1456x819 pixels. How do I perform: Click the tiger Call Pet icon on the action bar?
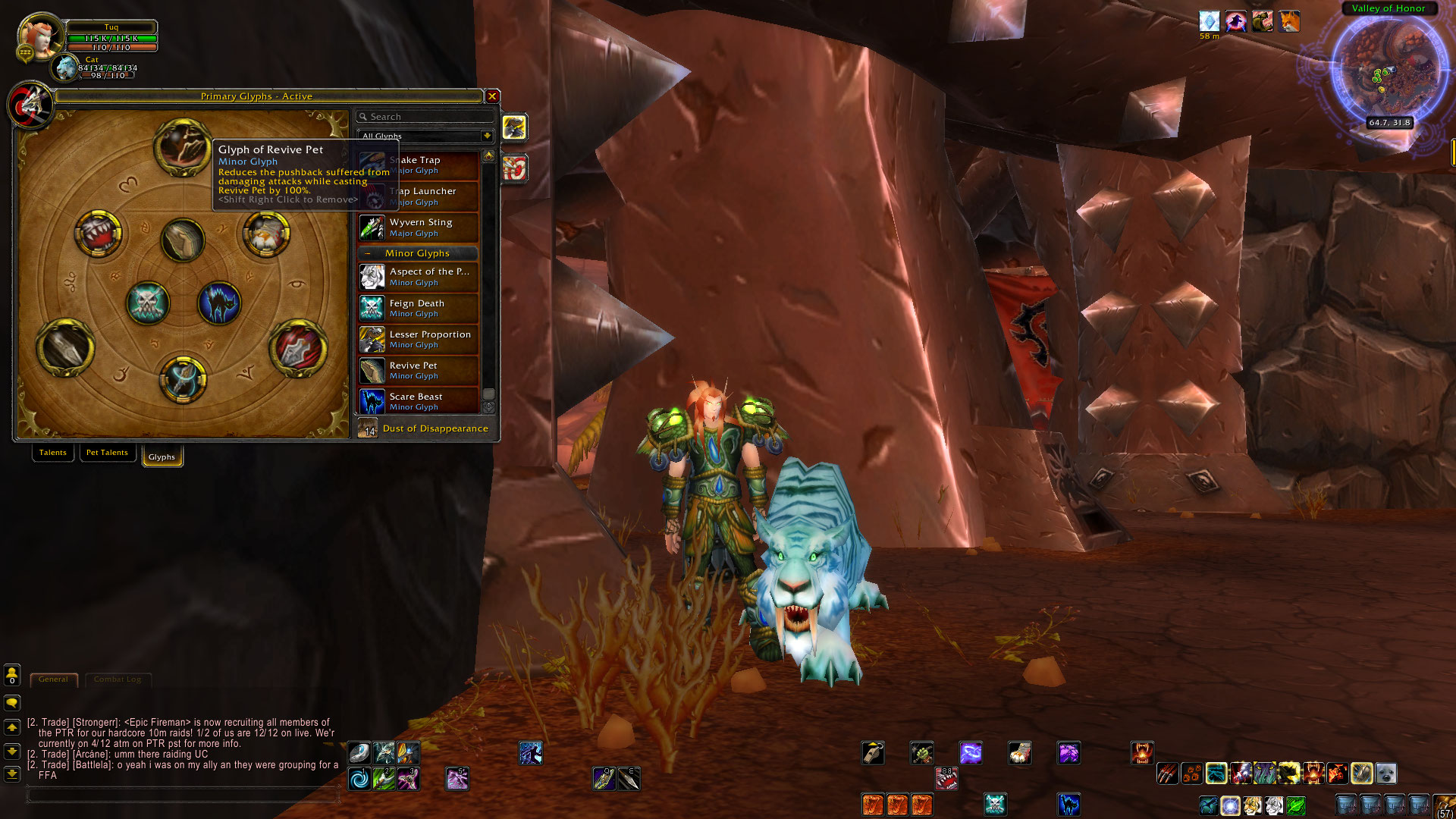click(x=1252, y=805)
